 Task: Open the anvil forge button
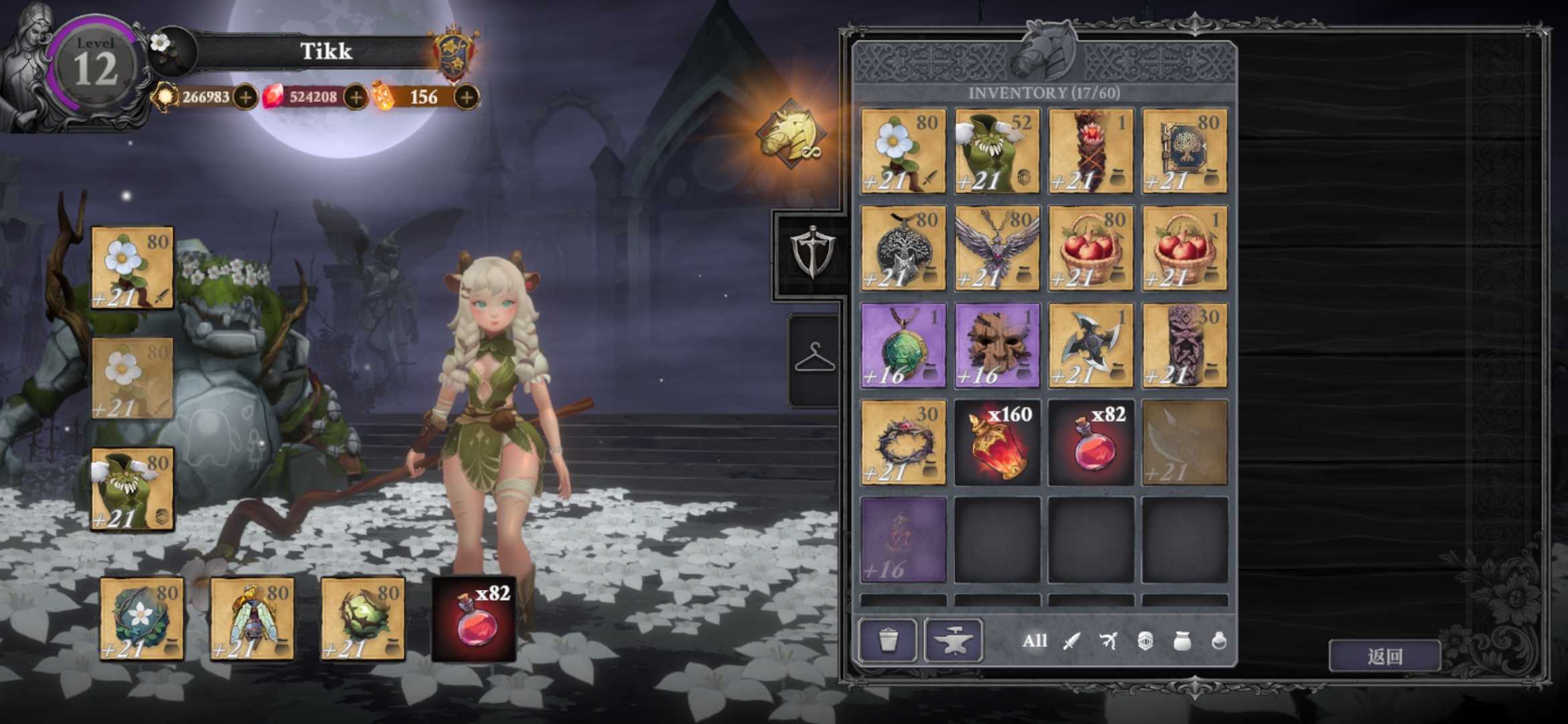coord(953,640)
